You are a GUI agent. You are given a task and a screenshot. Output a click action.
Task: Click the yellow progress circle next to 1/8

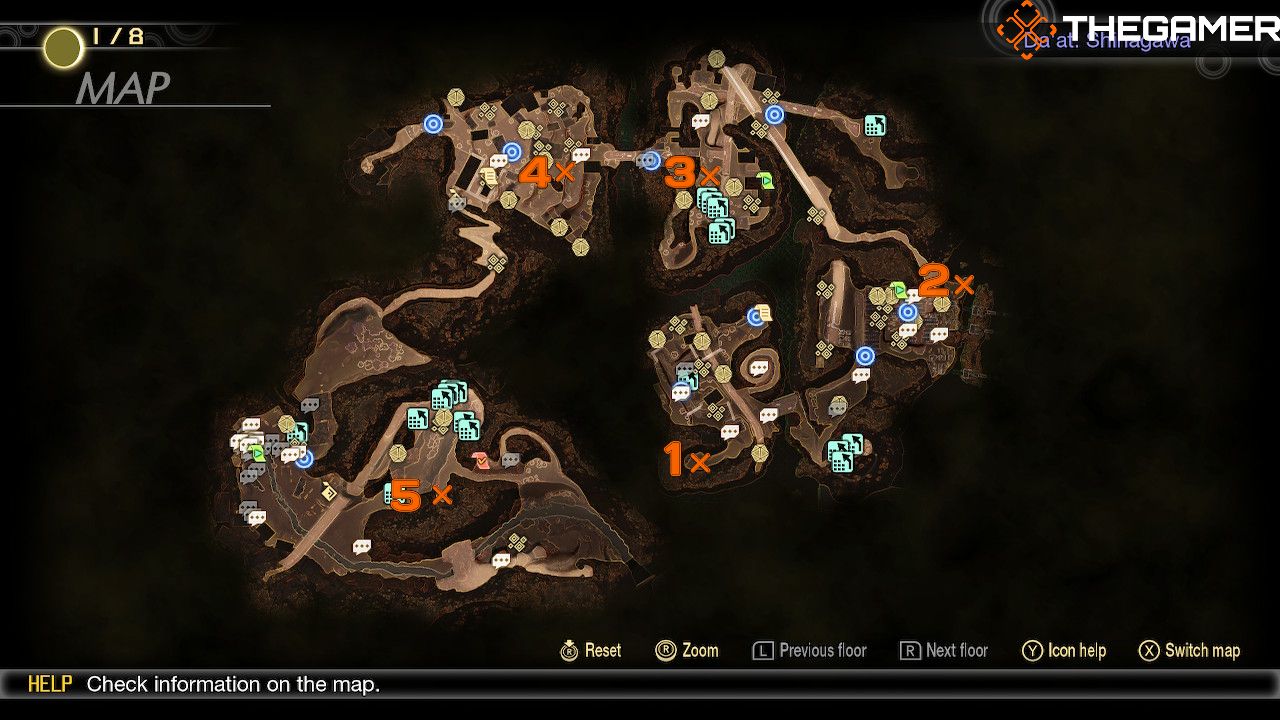tap(61, 48)
